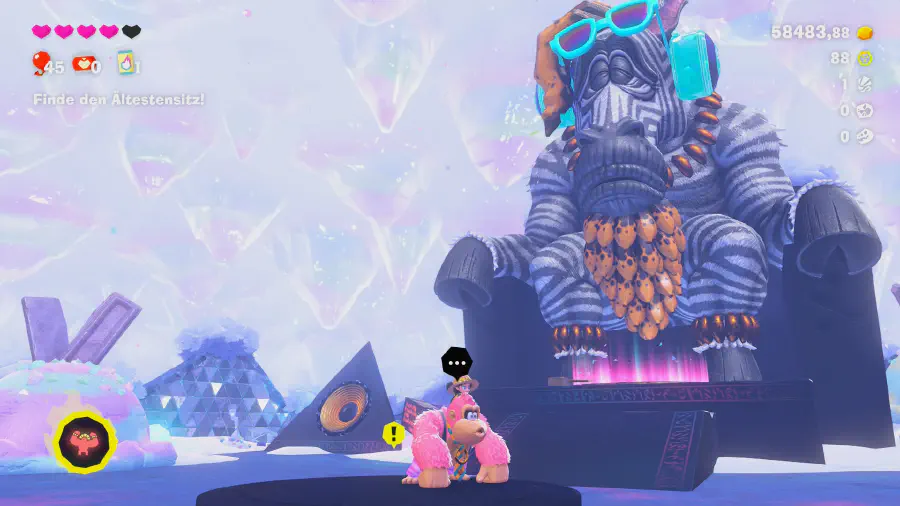Click the 'Finde den Ältestensitz!' objective tracker
Screen dimensions: 900x506
[118, 100]
